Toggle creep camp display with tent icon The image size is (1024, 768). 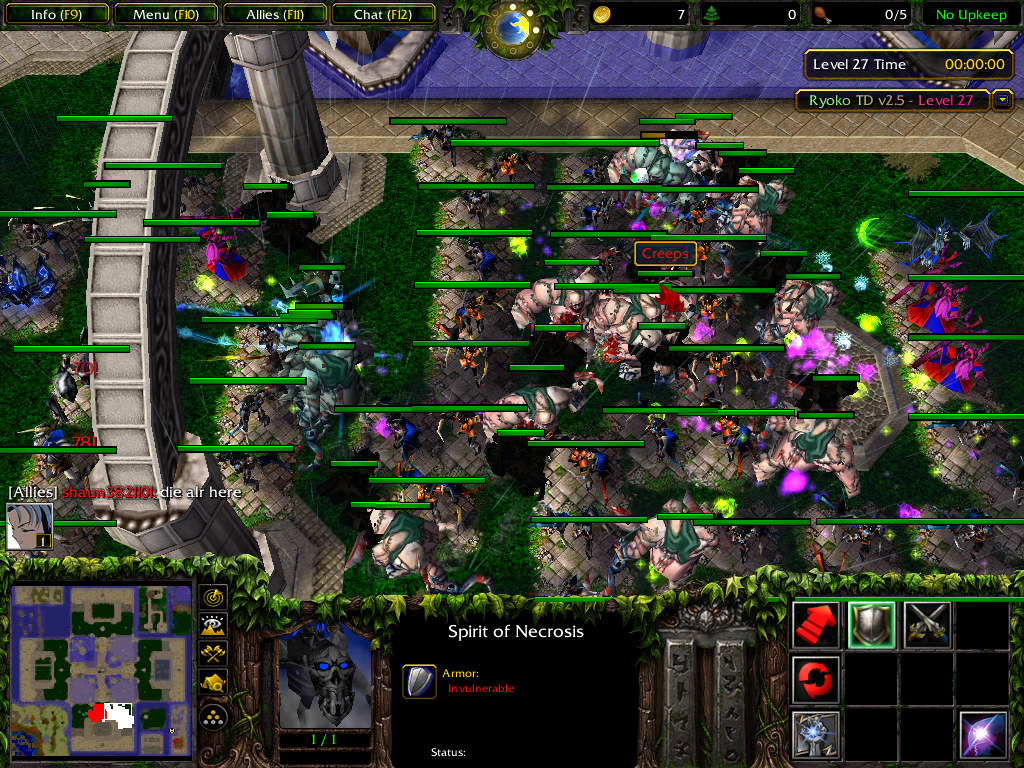(214, 682)
